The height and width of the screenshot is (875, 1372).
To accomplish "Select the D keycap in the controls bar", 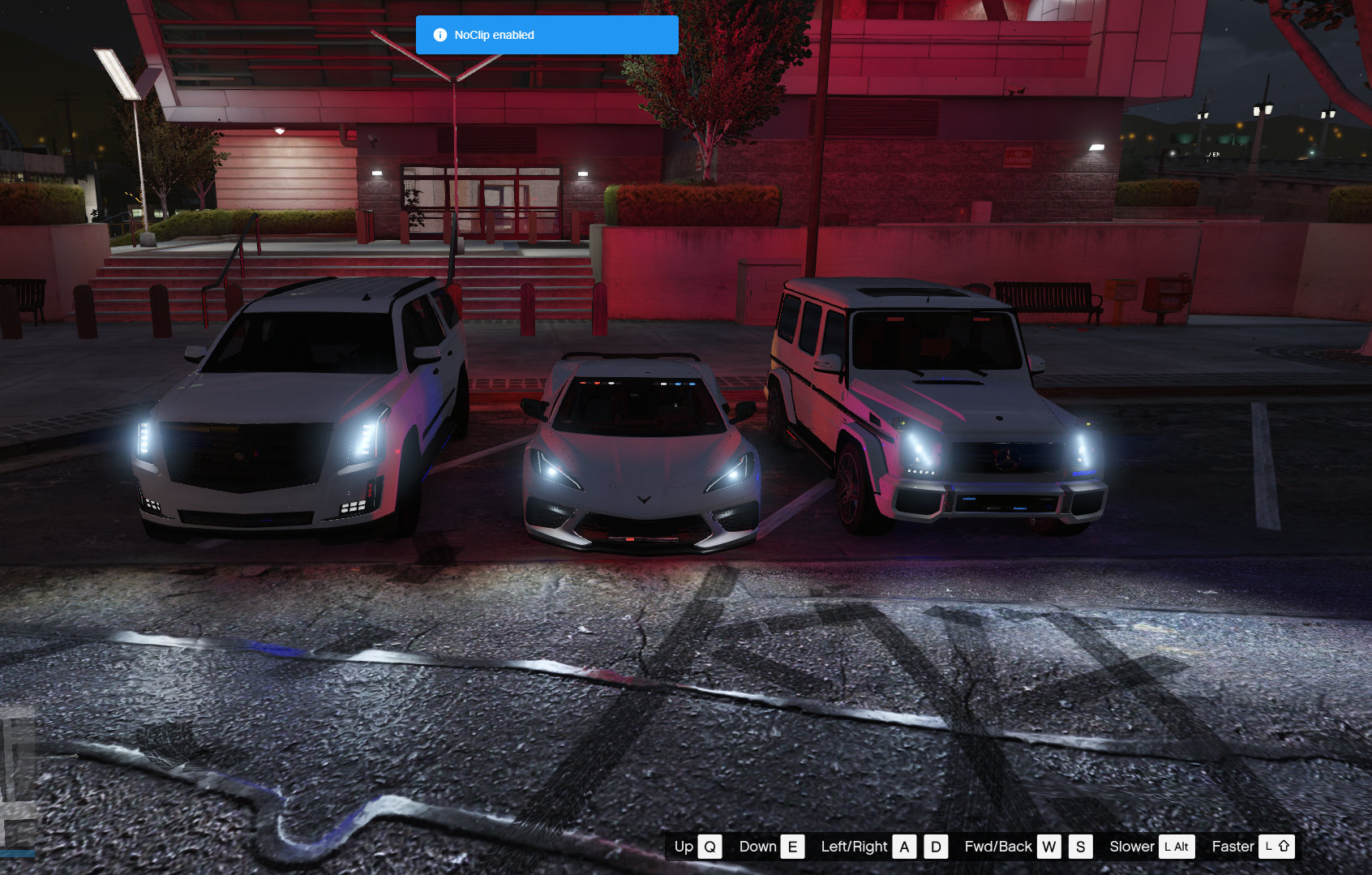I will tap(937, 847).
